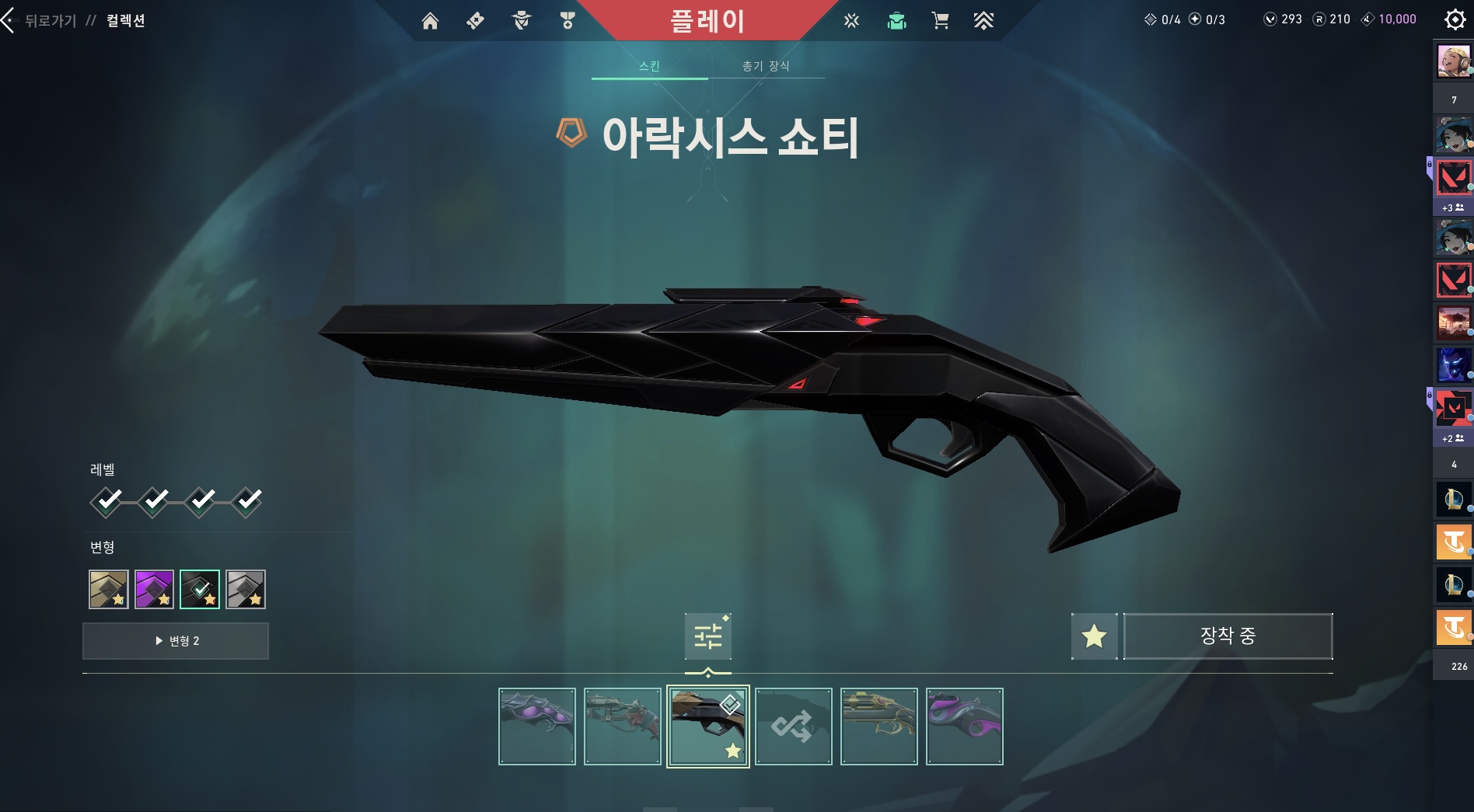Toggle the star favorite button
The width and height of the screenshot is (1474, 812).
pos(1094,636)
